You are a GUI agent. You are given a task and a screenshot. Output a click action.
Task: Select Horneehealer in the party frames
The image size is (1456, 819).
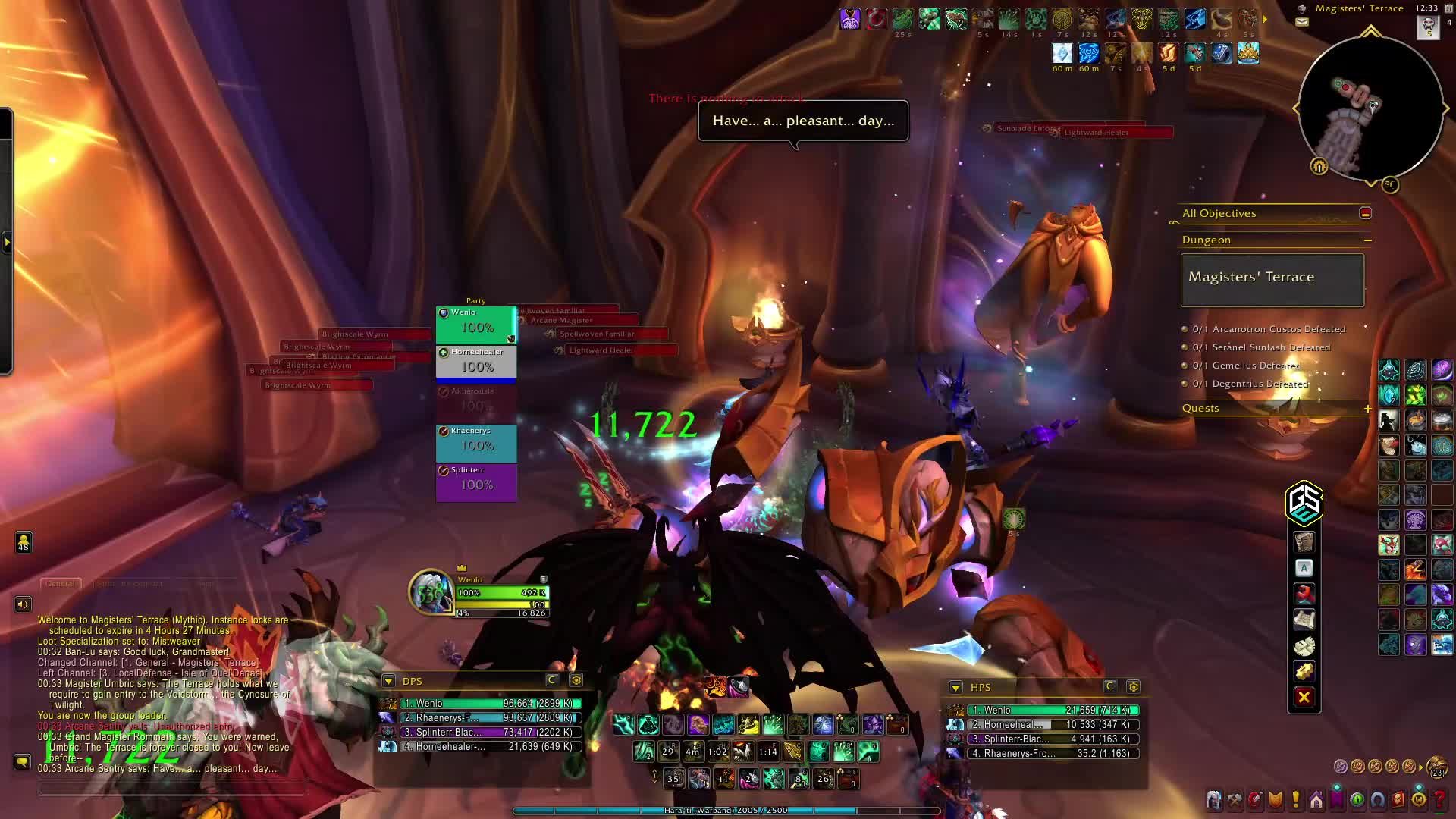point(476,361)
